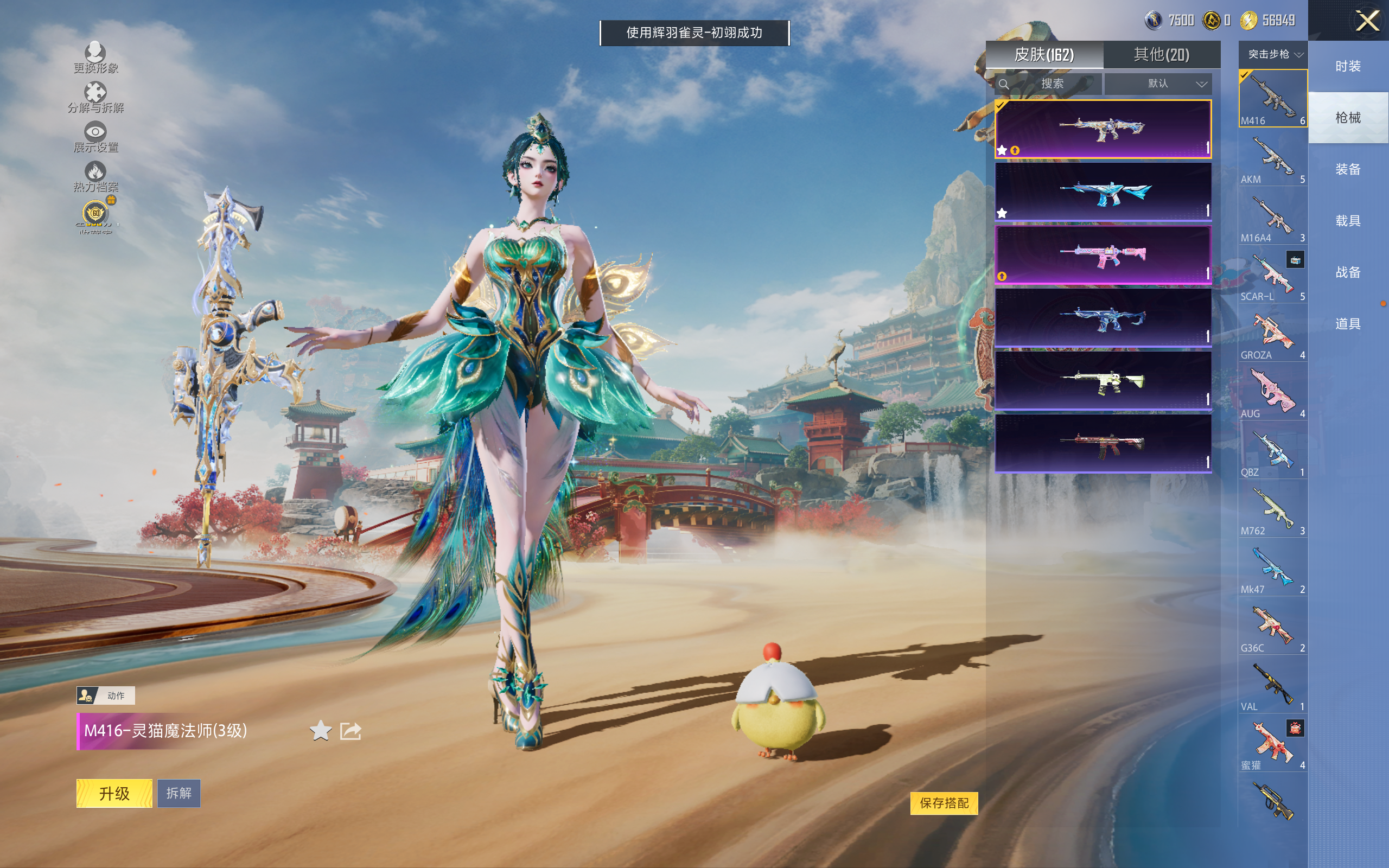This screenshot has width=1389, height=868.
Task: Switch to the 道具 category
Action: (1348, 324)
